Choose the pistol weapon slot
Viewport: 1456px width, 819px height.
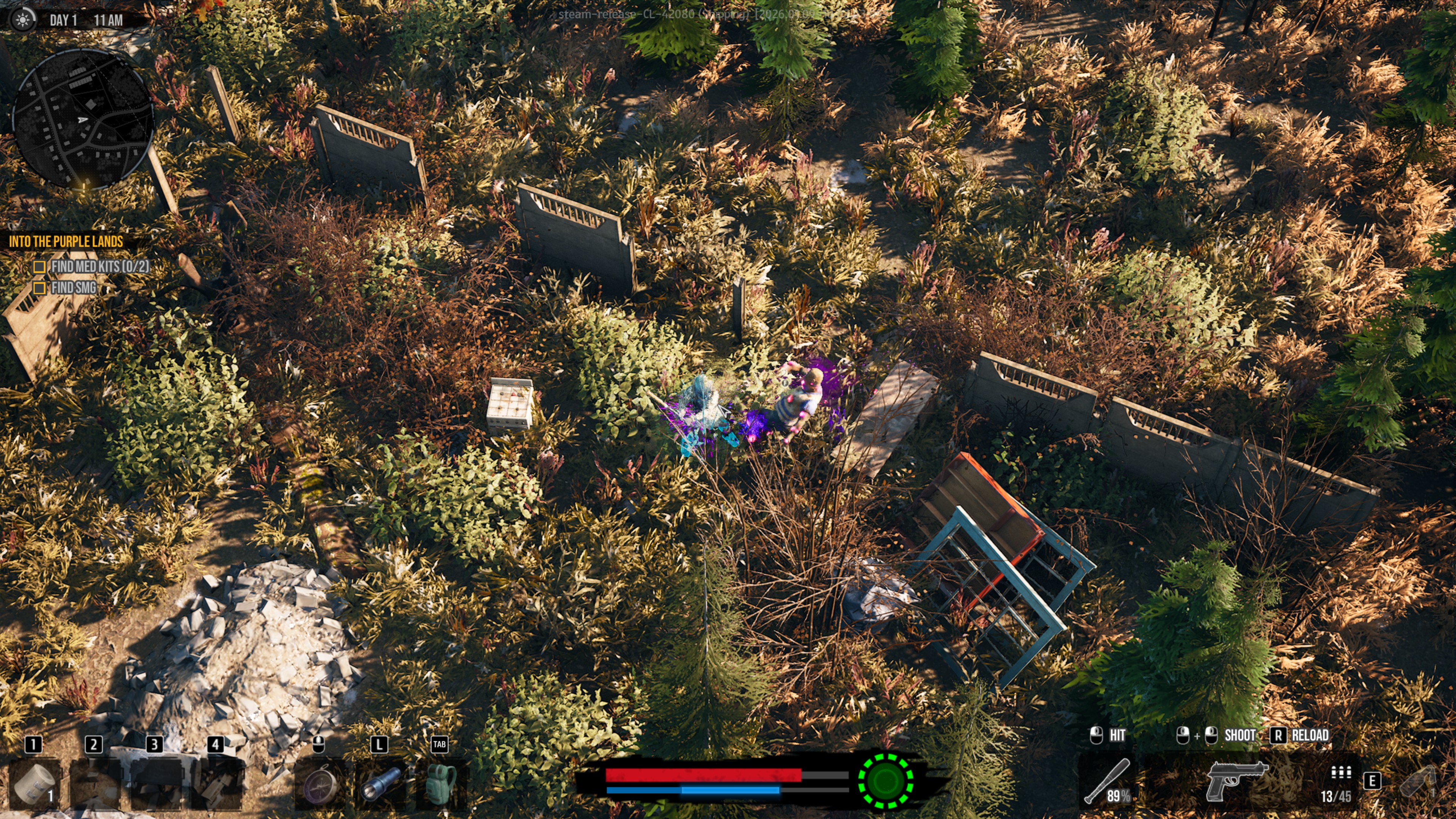pos(1236,781)
